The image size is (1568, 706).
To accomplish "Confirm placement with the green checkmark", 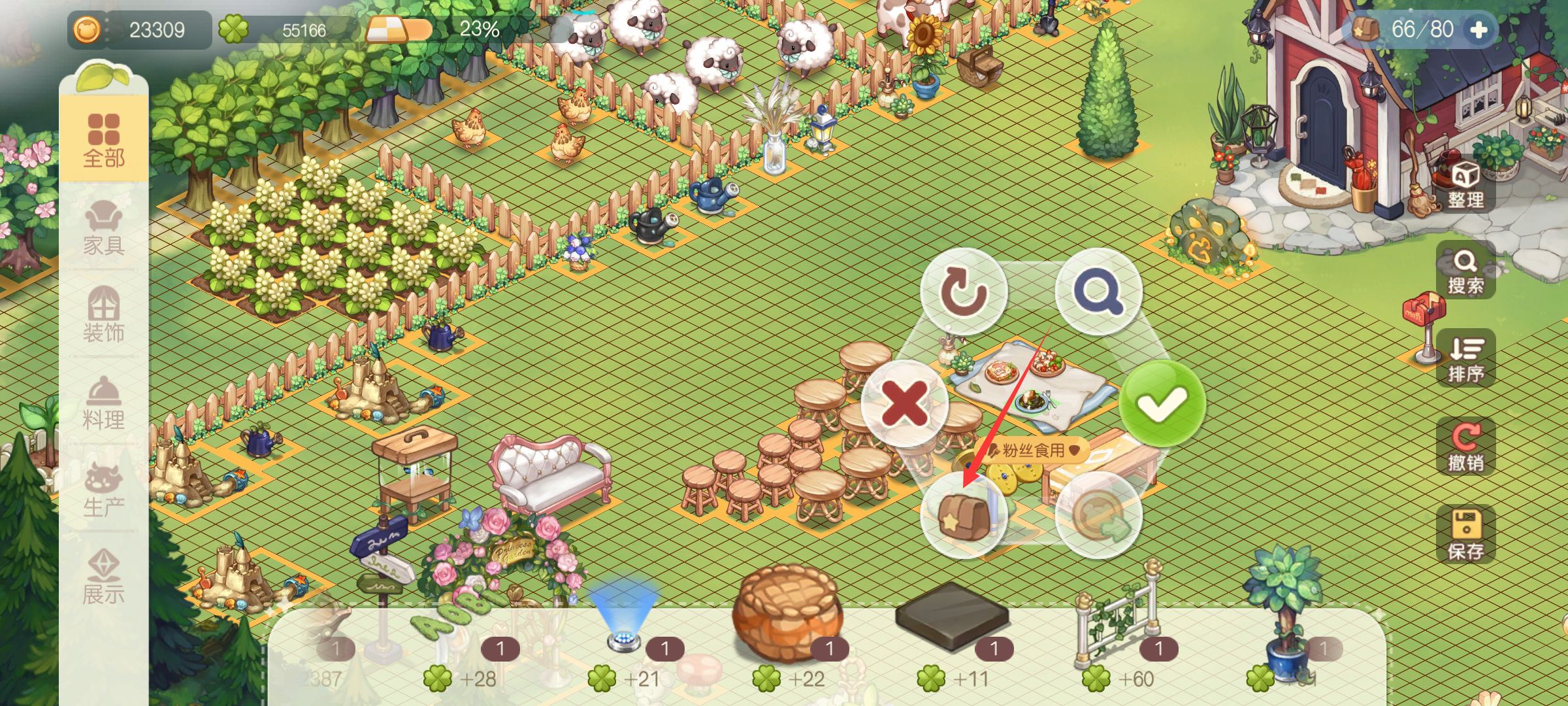I will pyautogui.click(x=1162, y=403).
